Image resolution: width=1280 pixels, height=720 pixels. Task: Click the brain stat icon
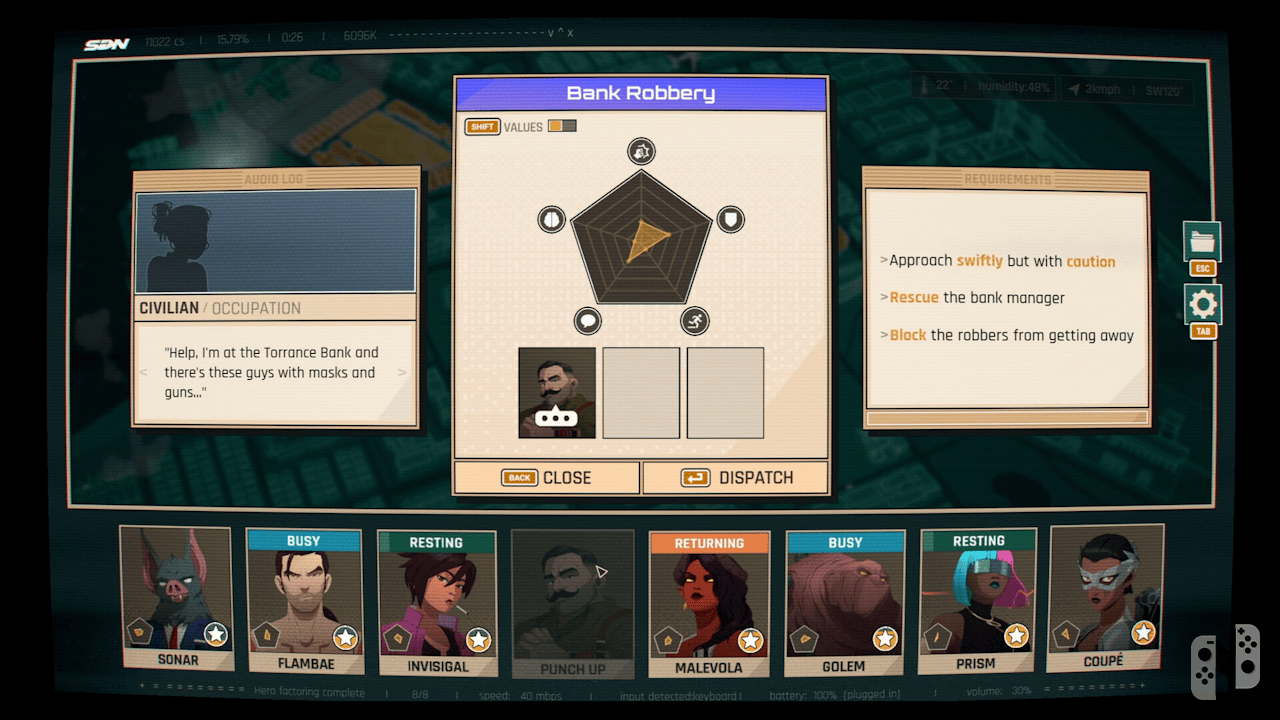(x=552, y=219)
